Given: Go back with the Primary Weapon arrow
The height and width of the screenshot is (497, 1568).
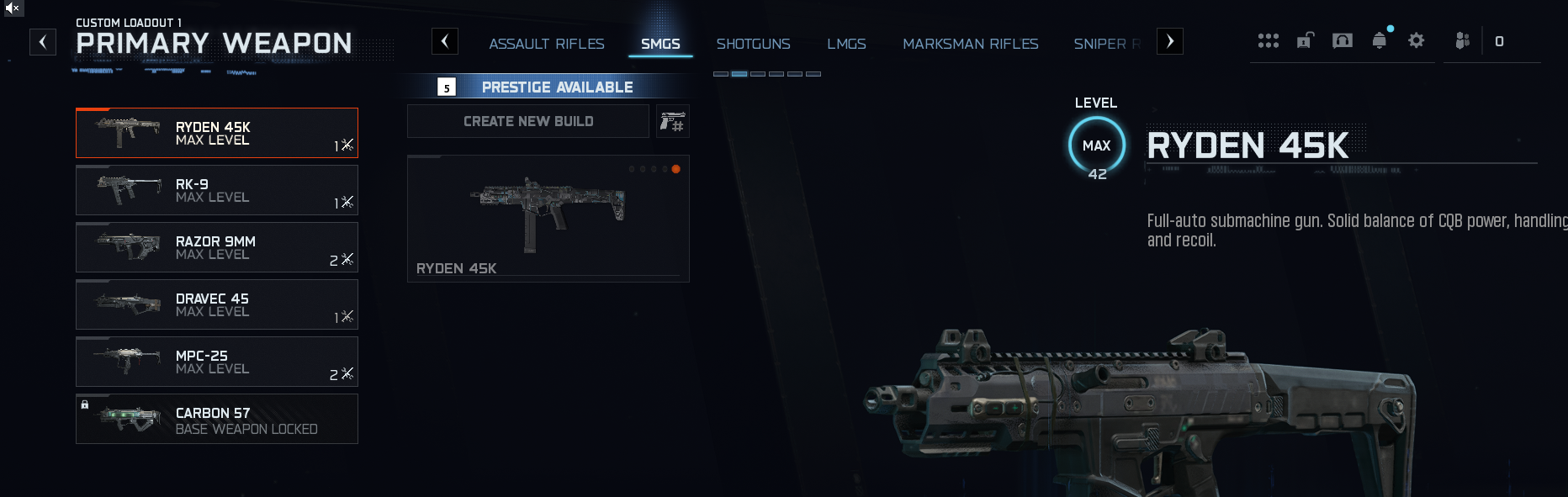Looking at the screenshot, I should click(43, 42).
